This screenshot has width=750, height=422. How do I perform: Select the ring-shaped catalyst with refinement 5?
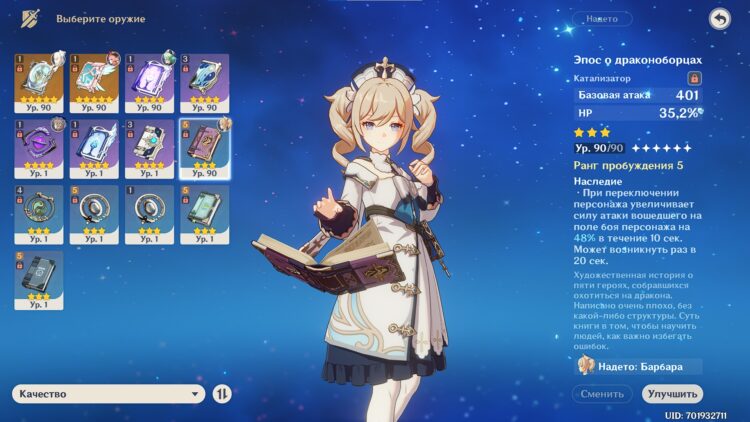(x=92, y=210)
